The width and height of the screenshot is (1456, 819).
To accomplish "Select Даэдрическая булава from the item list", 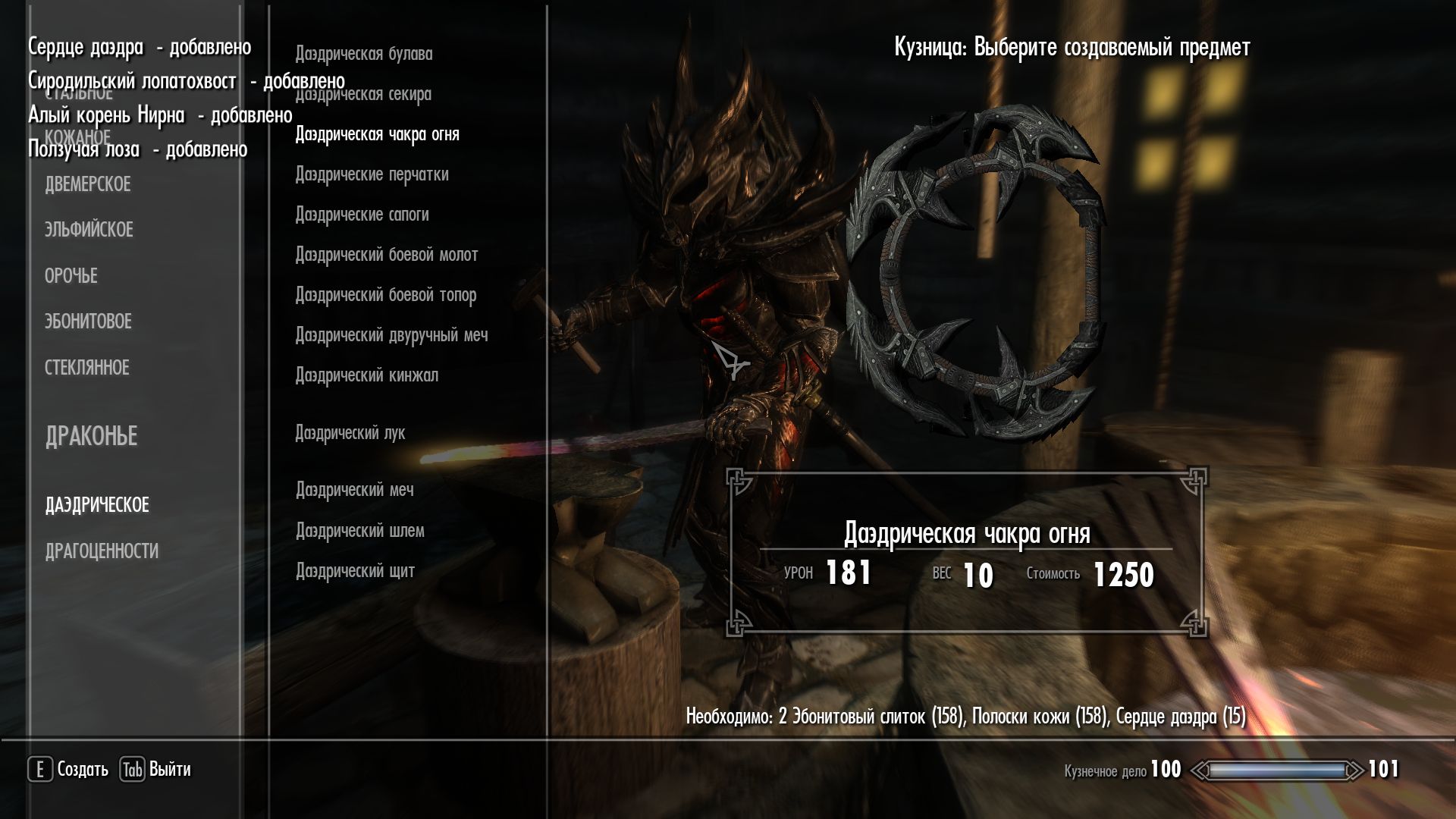I will point(363,54).
